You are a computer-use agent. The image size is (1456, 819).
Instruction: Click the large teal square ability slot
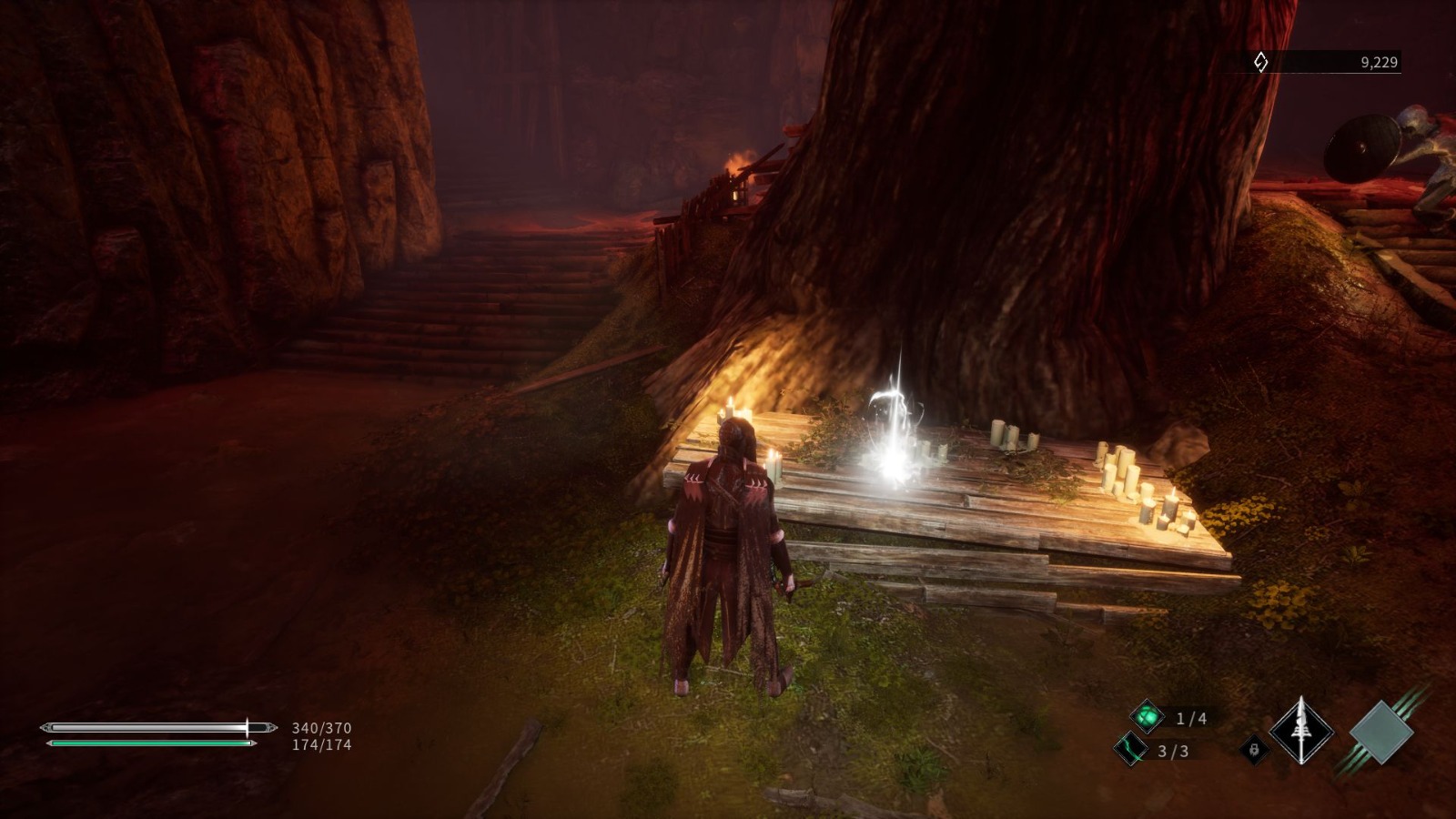(x=1383, y=734)
